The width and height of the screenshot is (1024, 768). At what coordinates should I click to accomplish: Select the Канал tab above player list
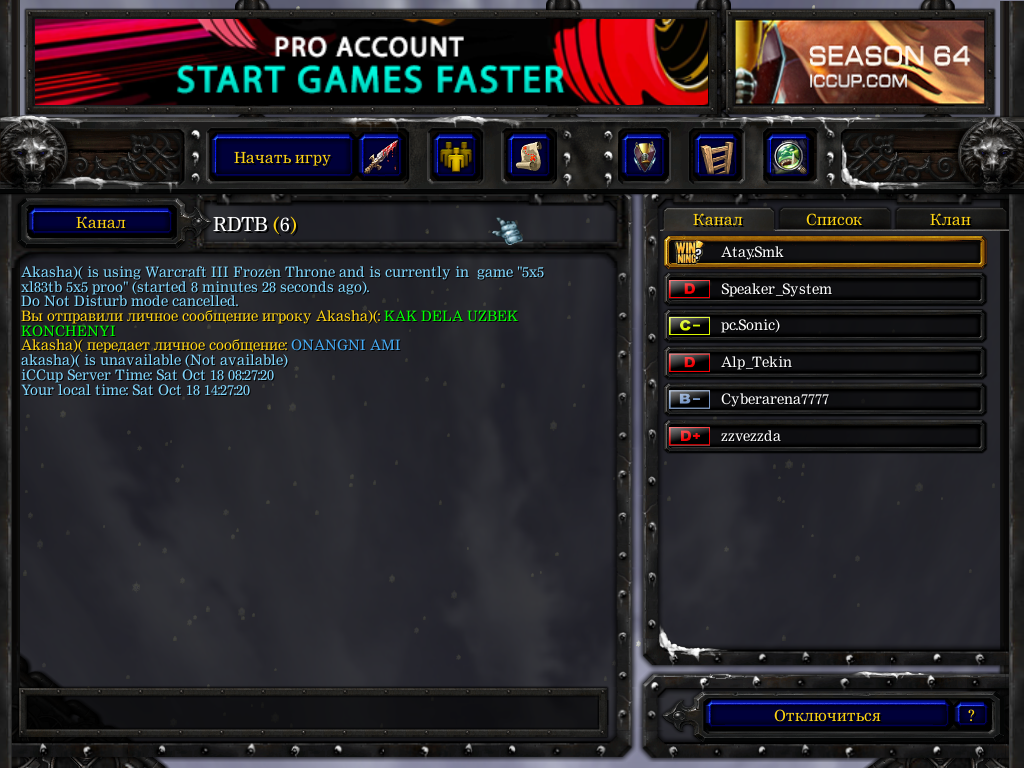coord(717,219)
